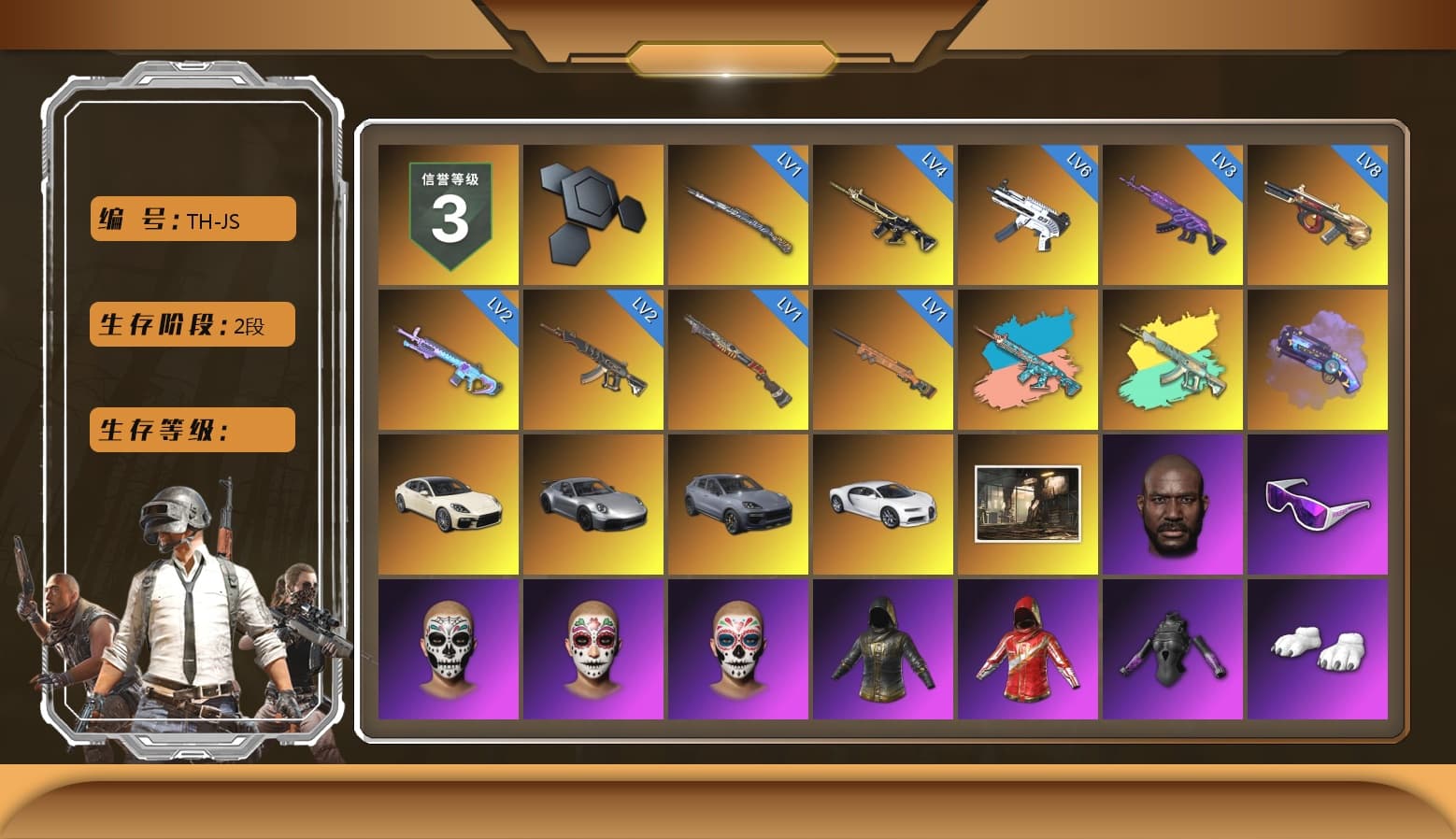Image resolution: width=1456 pixels, height=839 pixels.
Task: Click the white Bugatti car item
Action: (x=882, y=505)
